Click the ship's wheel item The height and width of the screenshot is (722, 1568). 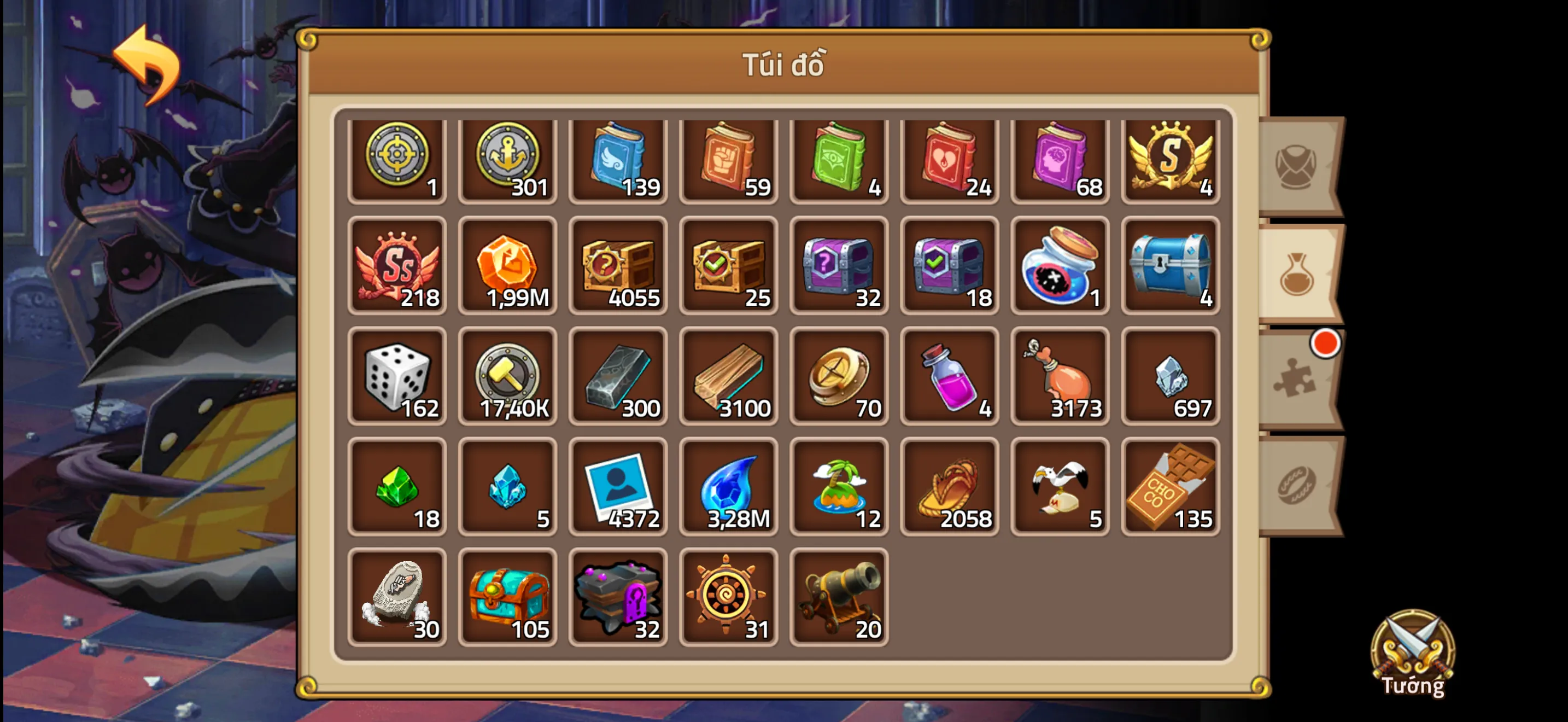[729, 597]
